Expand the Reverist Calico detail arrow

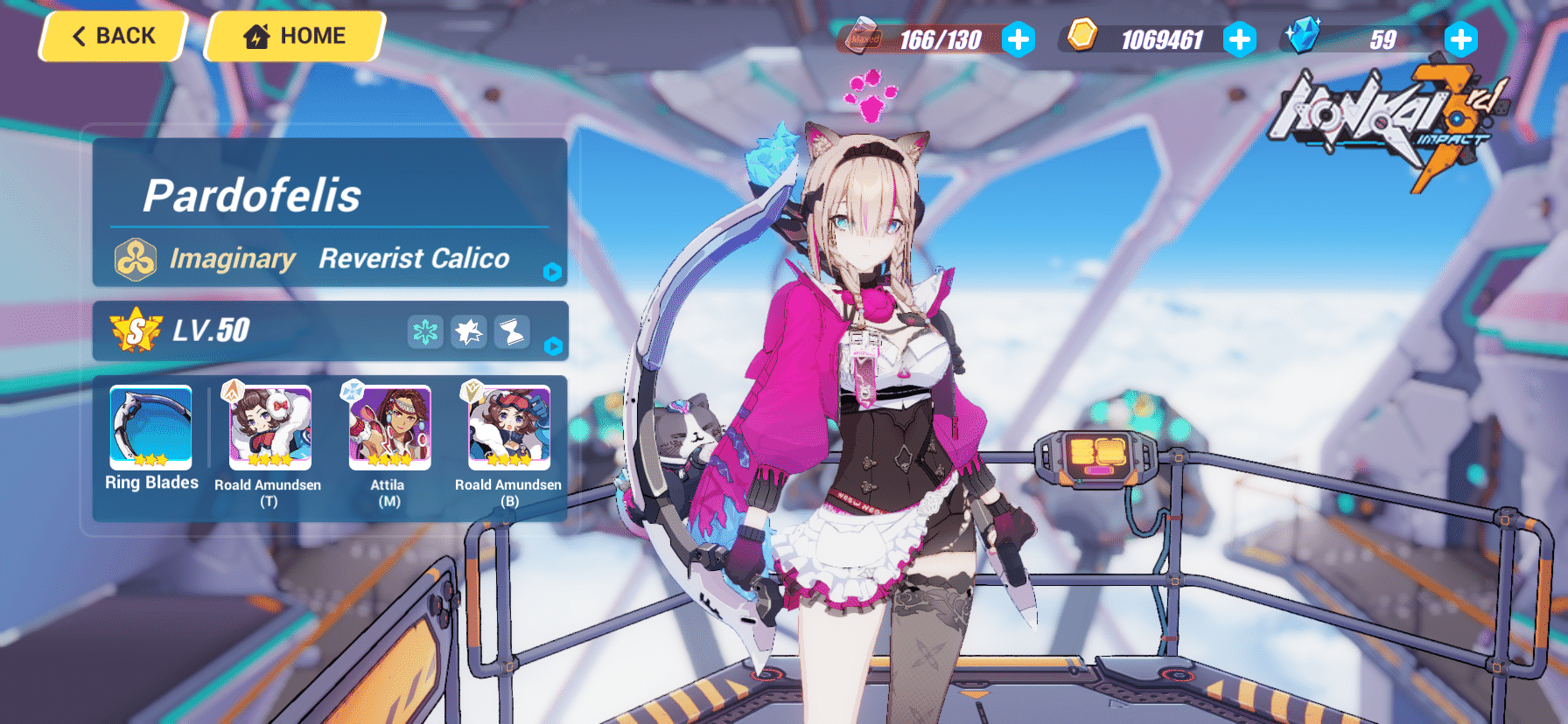click(x=551, y=273)
